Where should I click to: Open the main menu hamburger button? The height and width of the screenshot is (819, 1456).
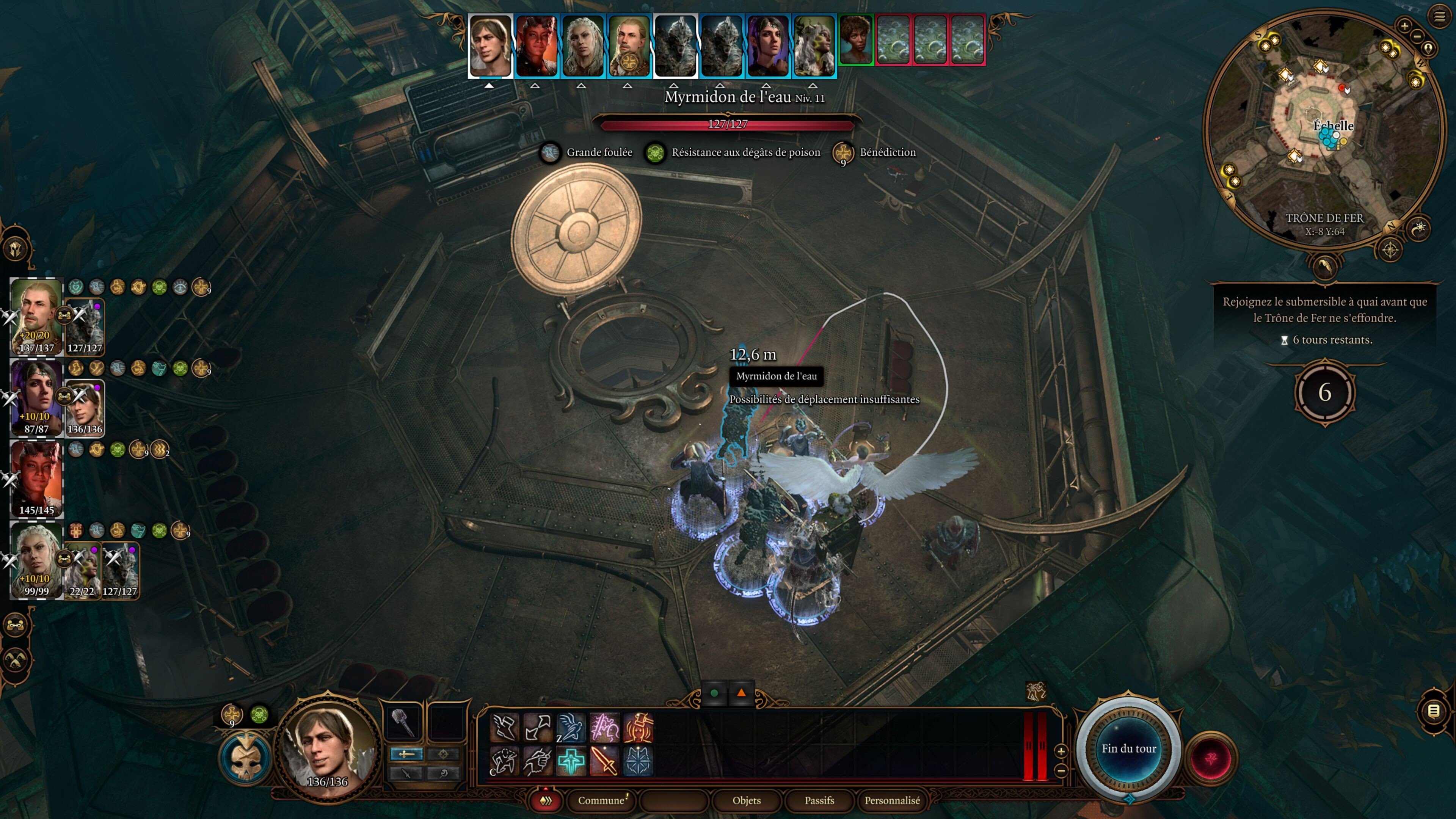click(1439, 16)
